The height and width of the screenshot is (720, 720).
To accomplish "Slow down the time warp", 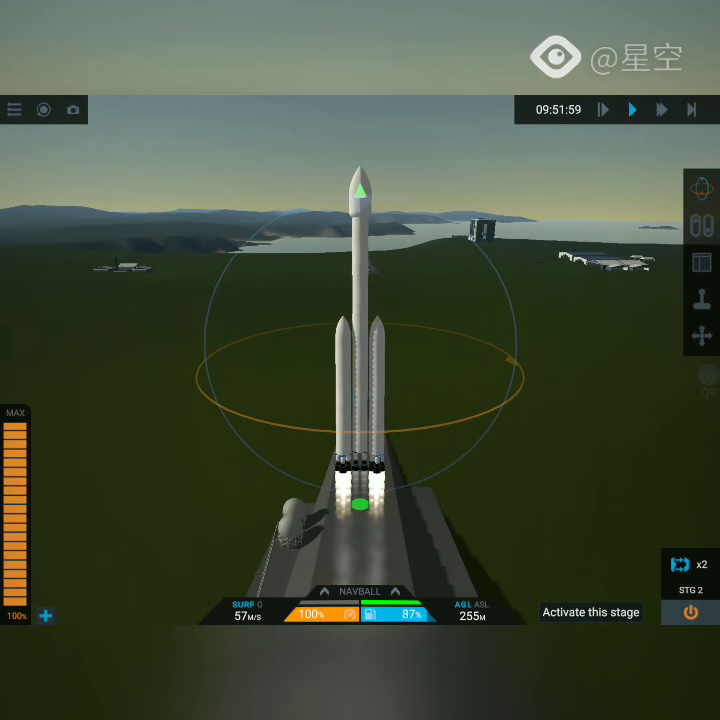I will click(603, 110).
